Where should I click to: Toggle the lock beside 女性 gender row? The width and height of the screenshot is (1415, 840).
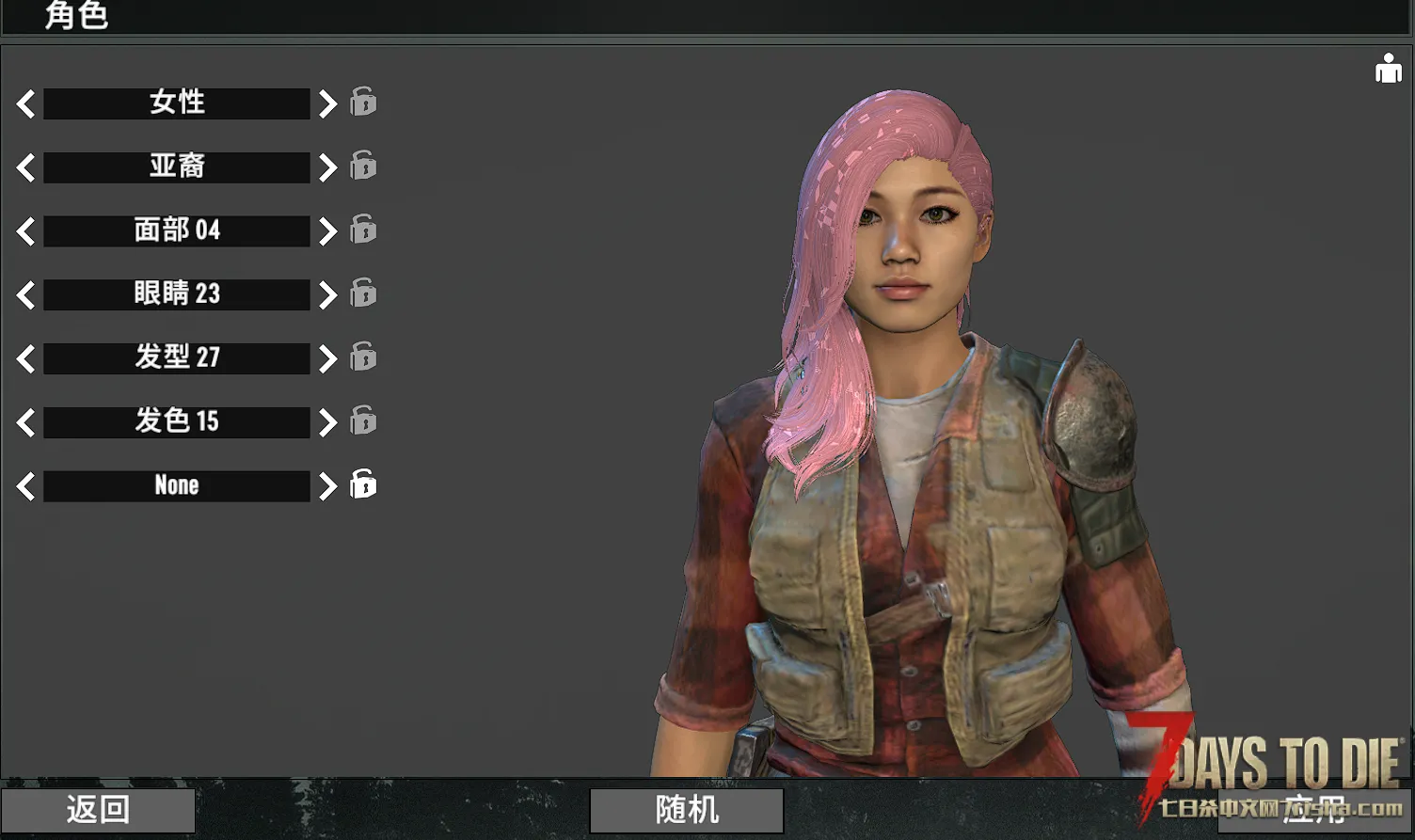click(x=363, y=101)
